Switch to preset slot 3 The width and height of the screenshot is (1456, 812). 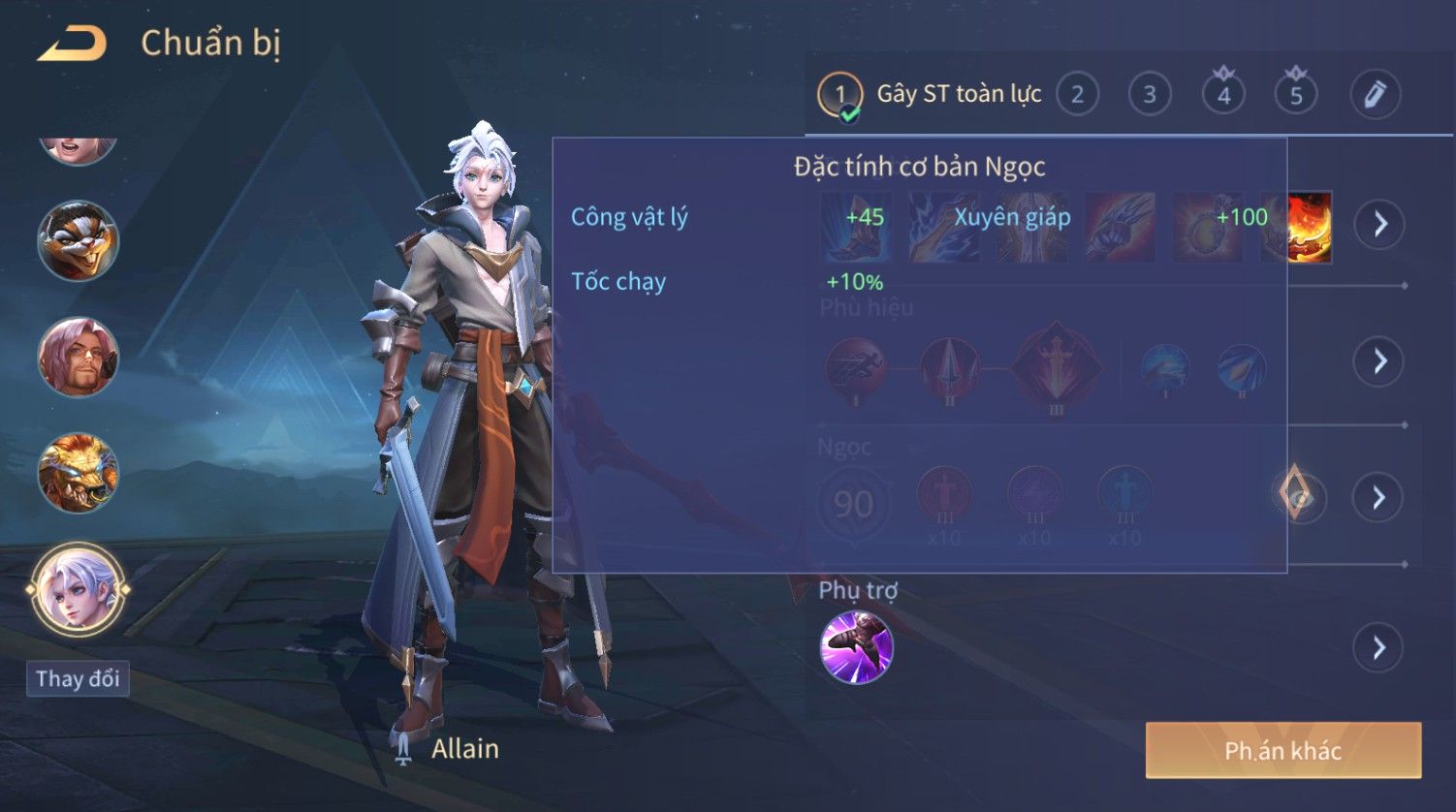[1150, 95]
